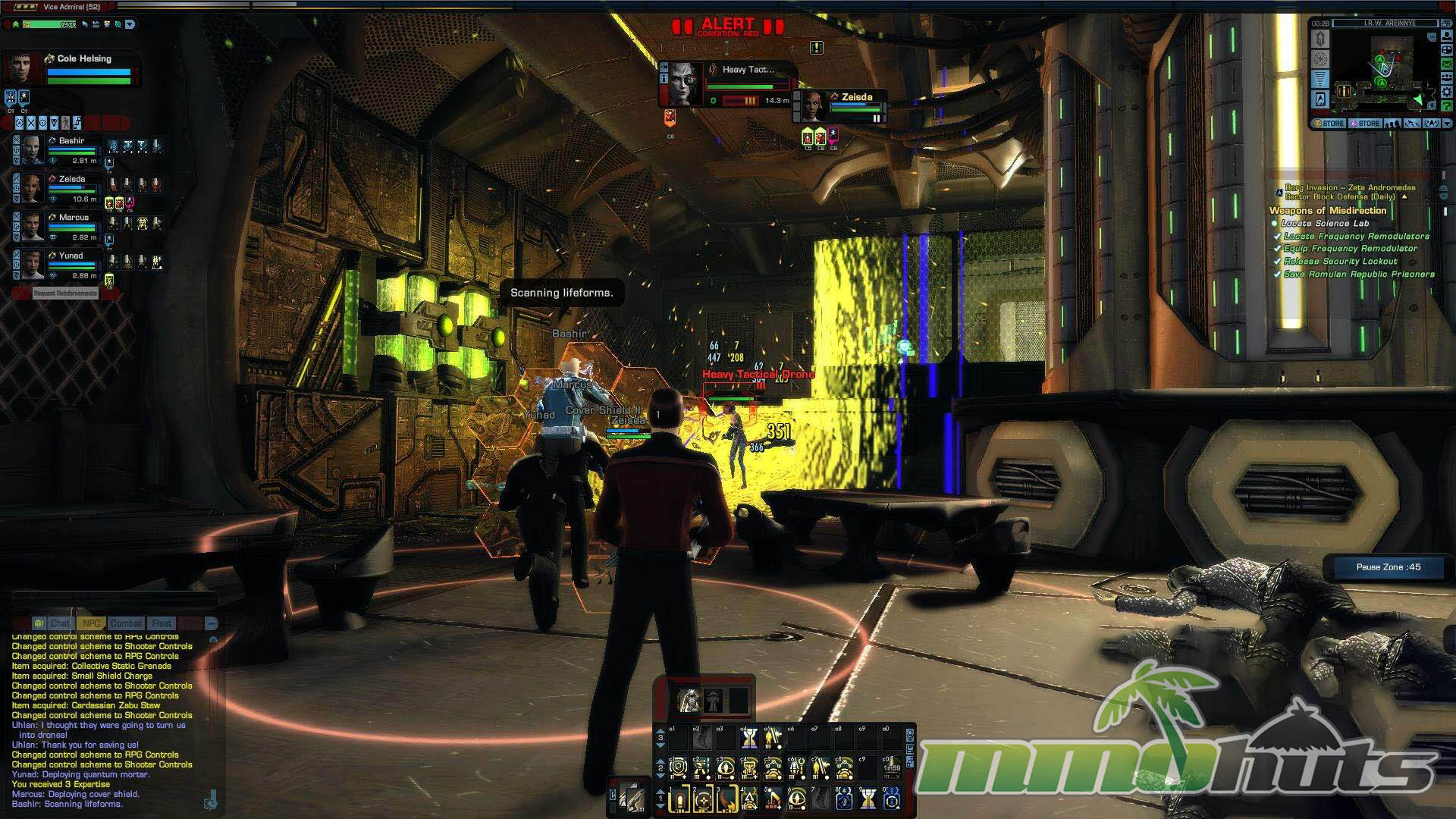This screenshot has width=1456, height=819.
Task: Click the Heavy Tactical Drone target portrait
Action: point(685,84)
